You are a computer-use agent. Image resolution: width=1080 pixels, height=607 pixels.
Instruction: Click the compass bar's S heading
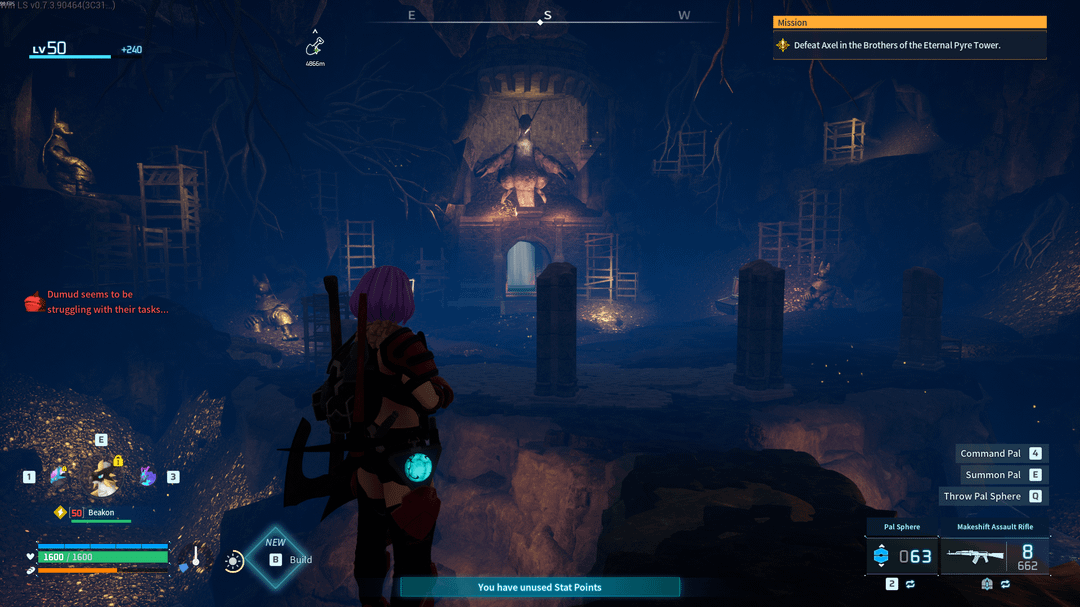click(546, 16)
